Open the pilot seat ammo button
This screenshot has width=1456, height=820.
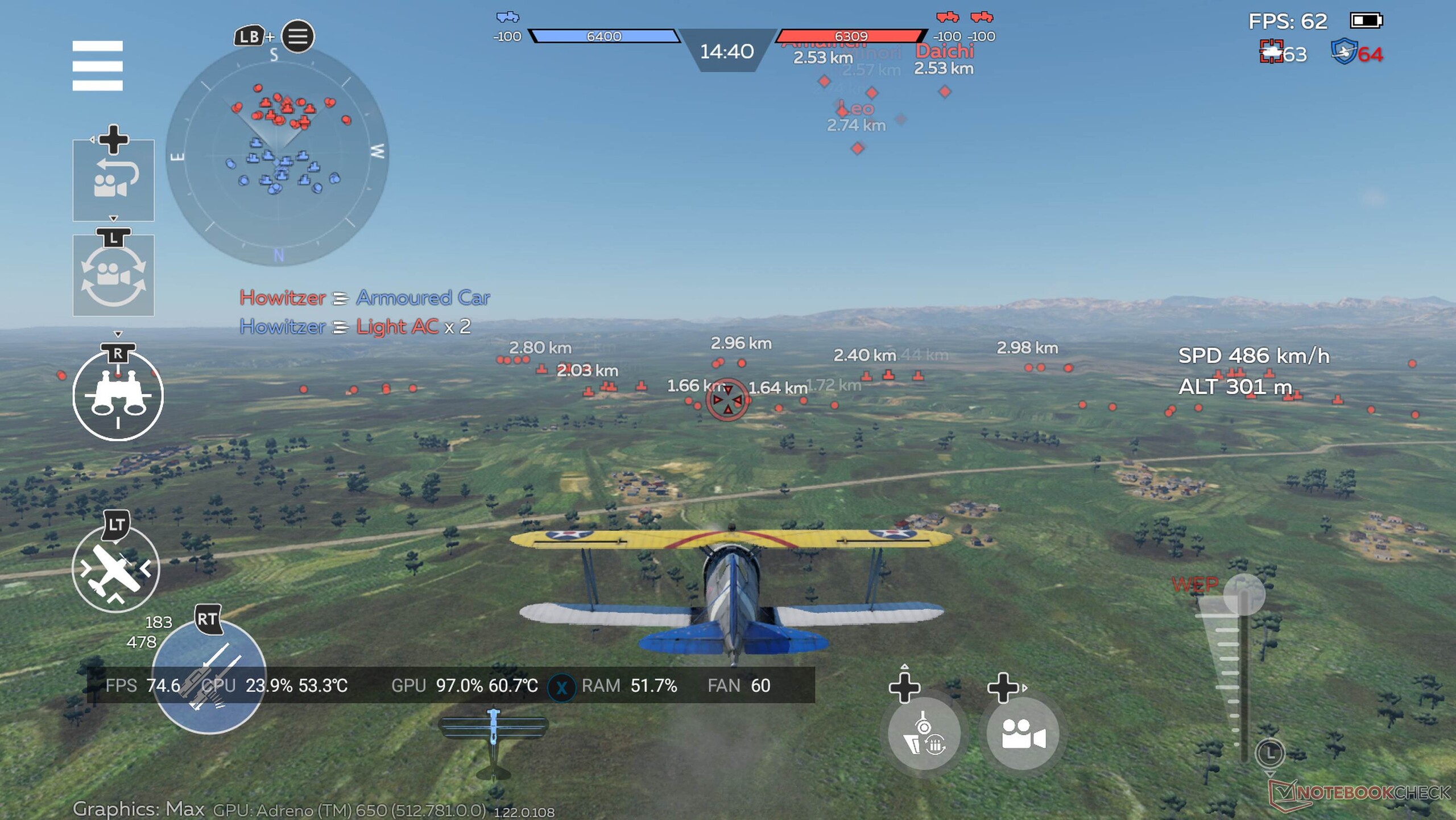click(x=924, y=734)
